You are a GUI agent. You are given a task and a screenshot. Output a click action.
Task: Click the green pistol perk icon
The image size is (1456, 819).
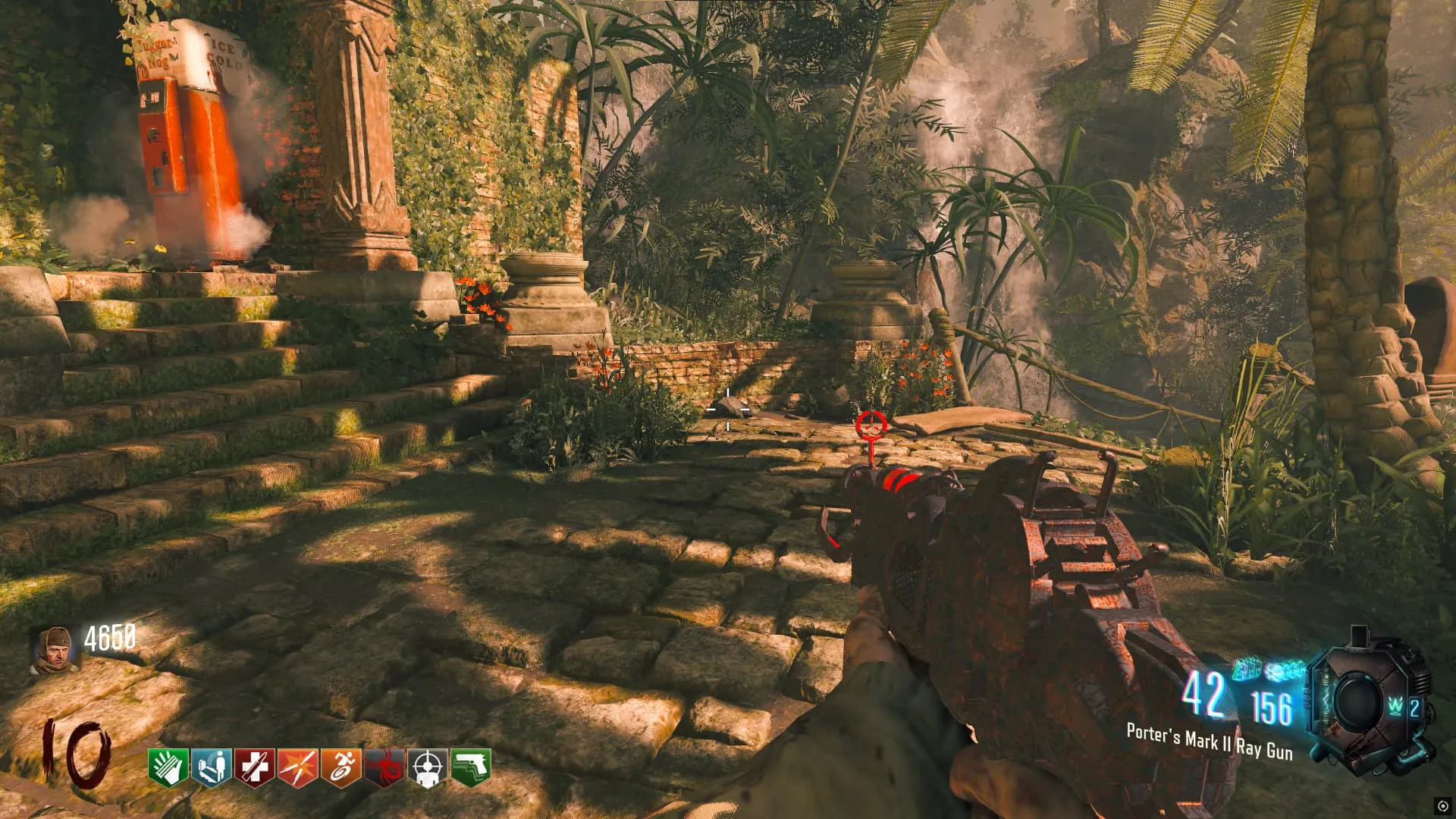point(471,767)
